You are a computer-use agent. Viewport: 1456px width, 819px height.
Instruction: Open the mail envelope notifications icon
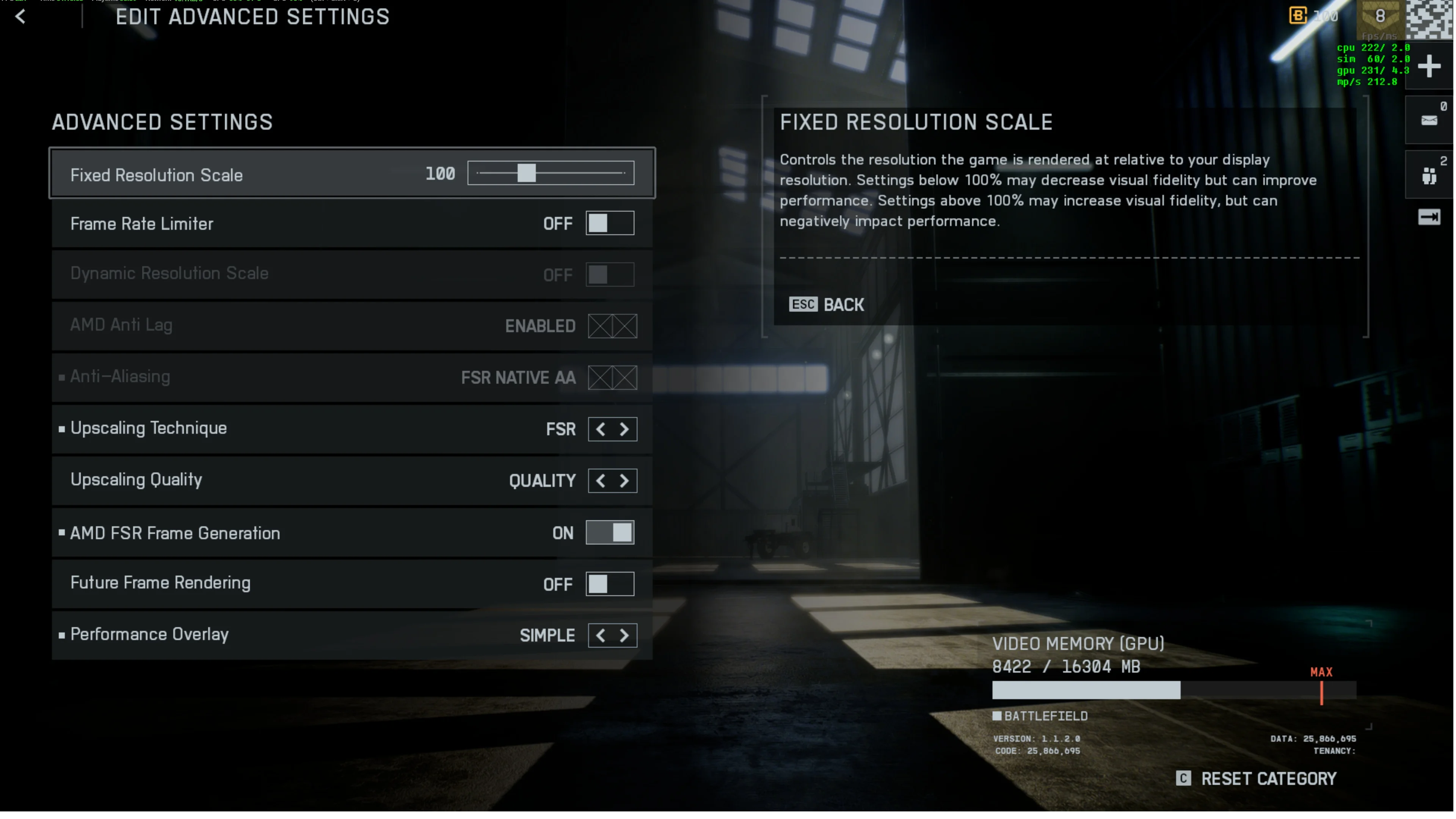(x=1429, y=121)
